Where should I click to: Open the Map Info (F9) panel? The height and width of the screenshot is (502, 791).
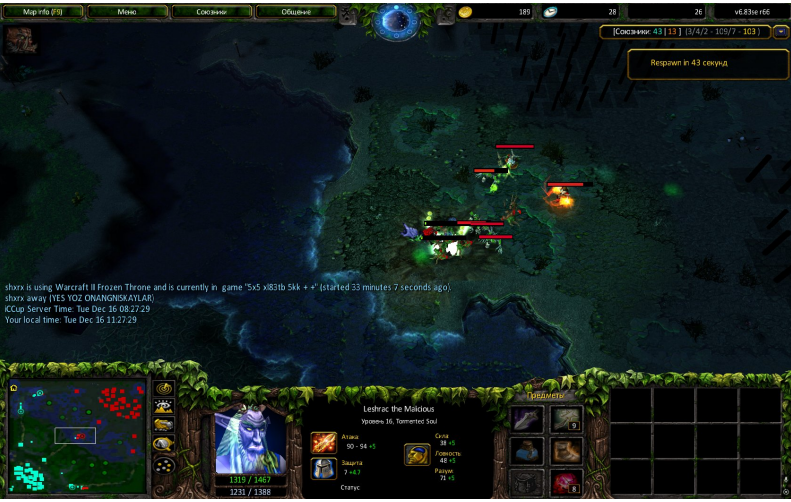[43, 12]
